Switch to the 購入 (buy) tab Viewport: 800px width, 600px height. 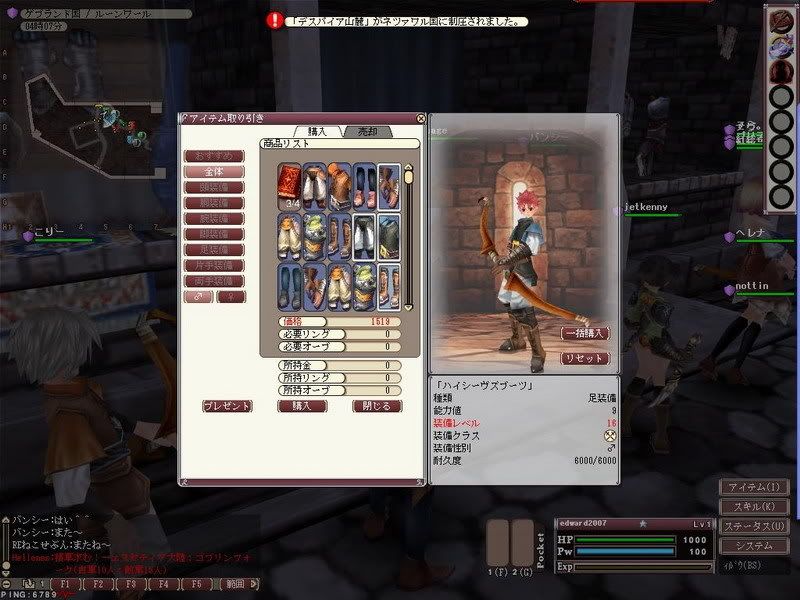pyautogui.click(x=318, y=131)
